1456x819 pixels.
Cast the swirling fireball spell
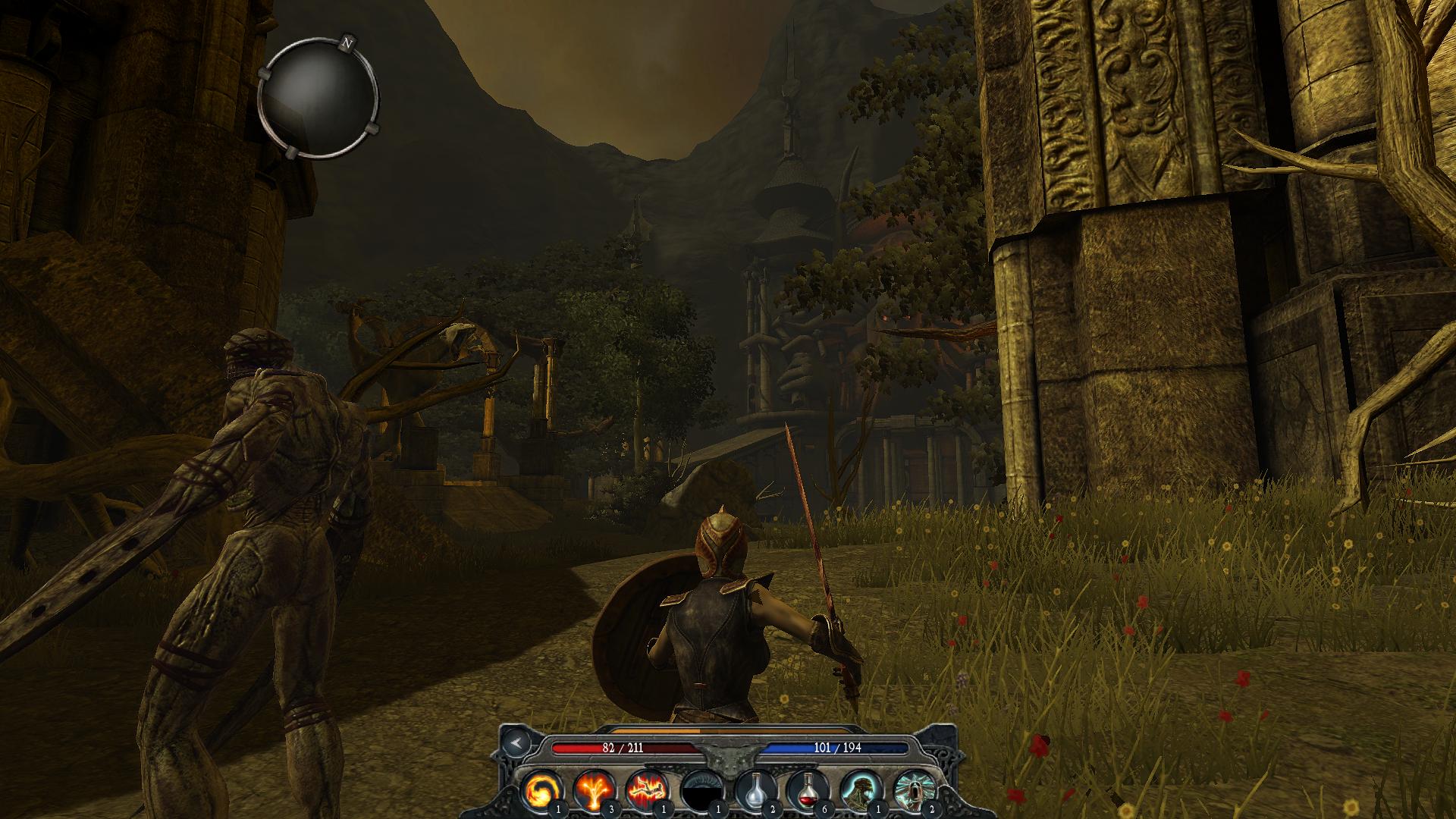click(x=542, y=791)
